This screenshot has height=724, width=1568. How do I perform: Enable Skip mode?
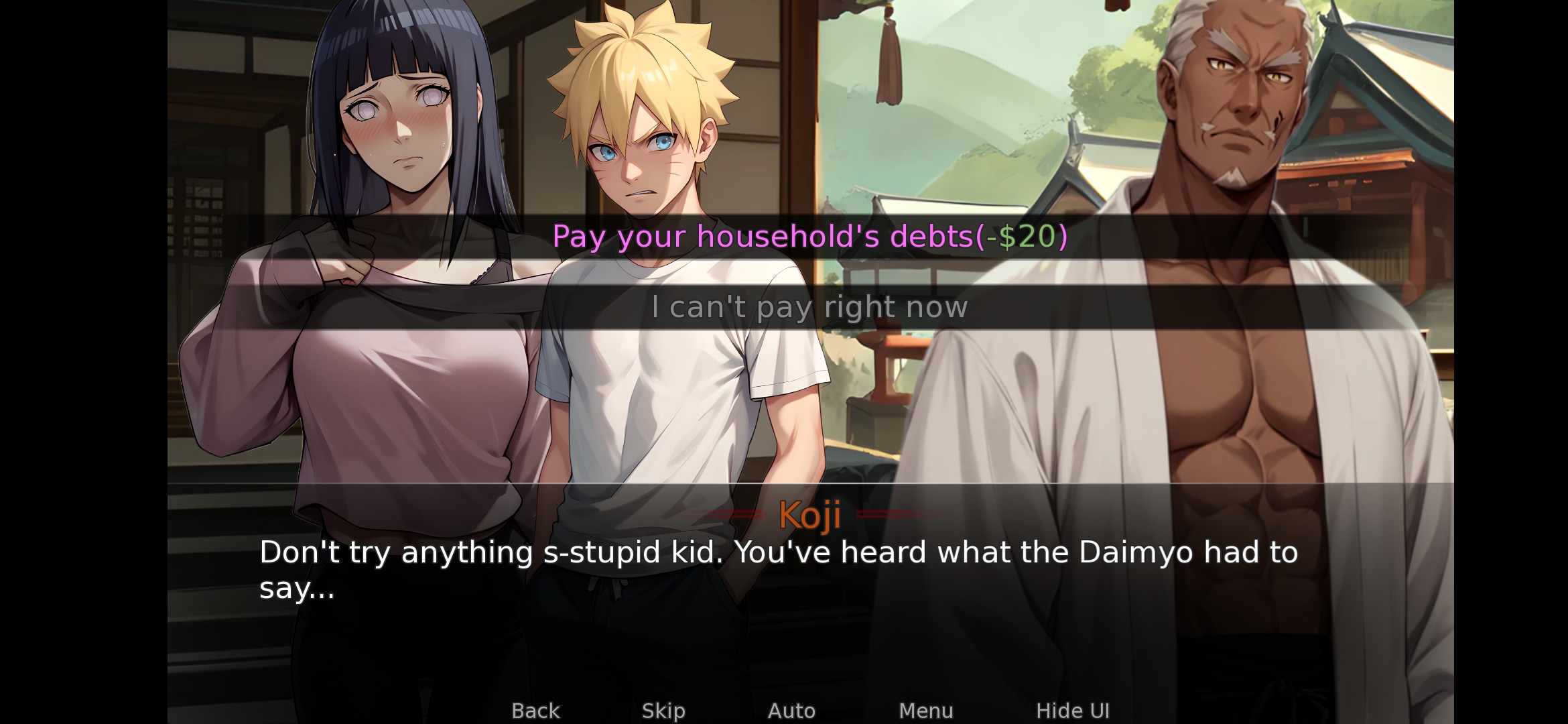point(664,710)
